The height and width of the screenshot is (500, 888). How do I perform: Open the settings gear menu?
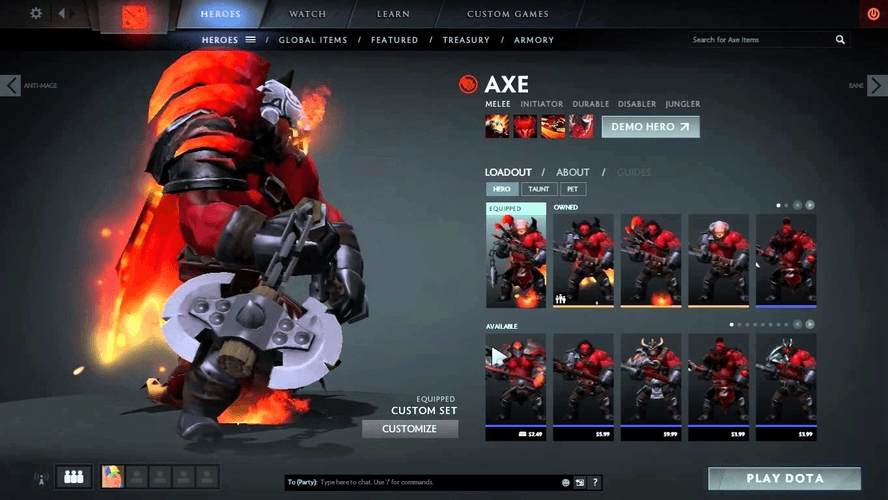click(x=36, y=14)
